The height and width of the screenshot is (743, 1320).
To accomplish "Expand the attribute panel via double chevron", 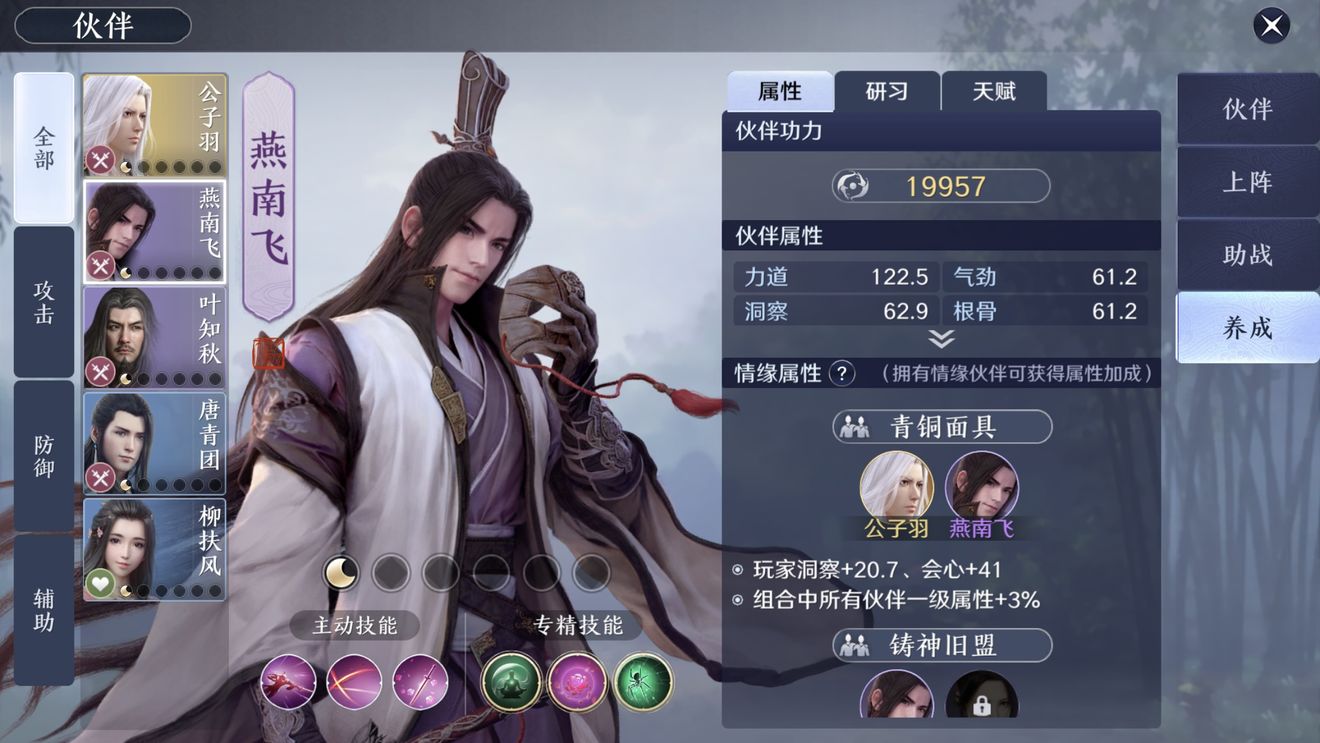I will [940, 337].
